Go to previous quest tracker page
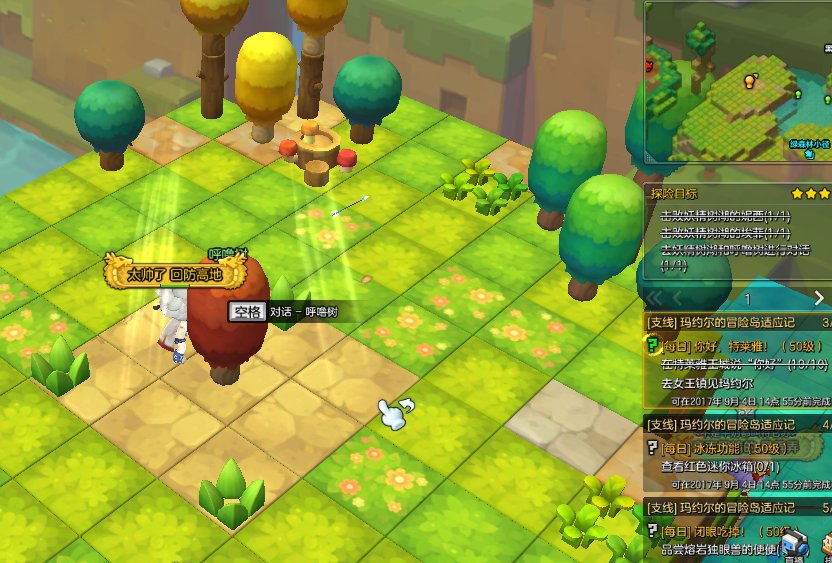This screenshot has height=563, width=832. point(679,298)
